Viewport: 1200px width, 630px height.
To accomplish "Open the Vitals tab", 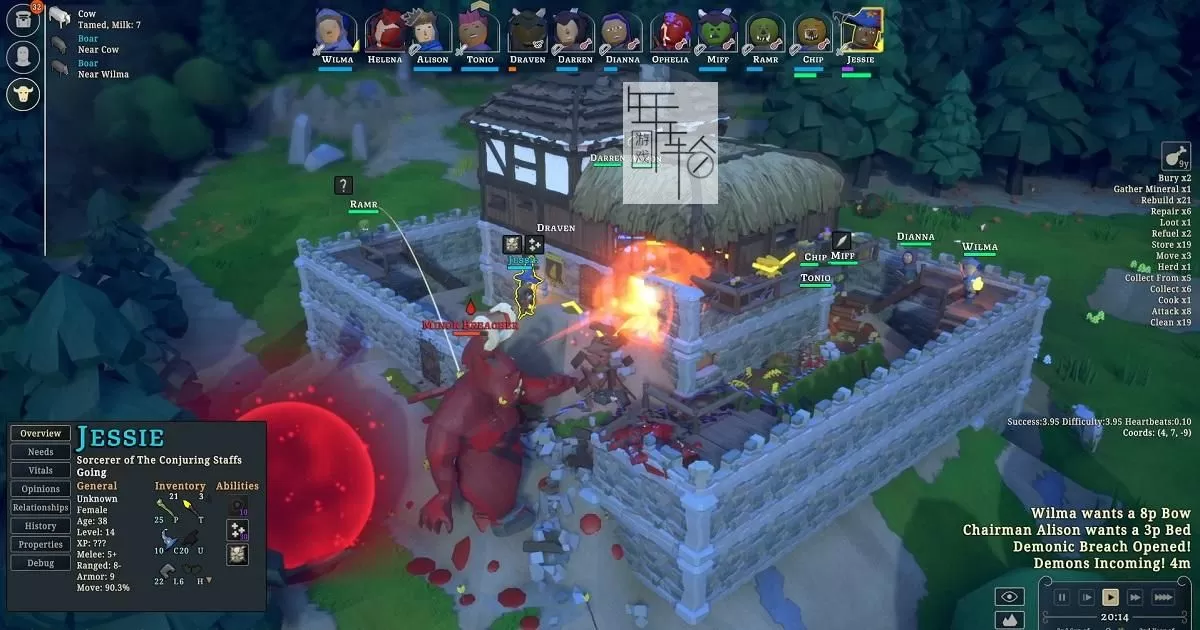I will [x=40, y=470].
